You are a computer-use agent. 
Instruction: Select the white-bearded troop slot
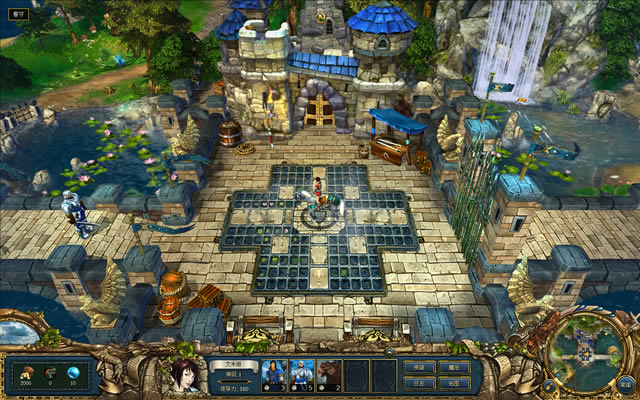302,374
